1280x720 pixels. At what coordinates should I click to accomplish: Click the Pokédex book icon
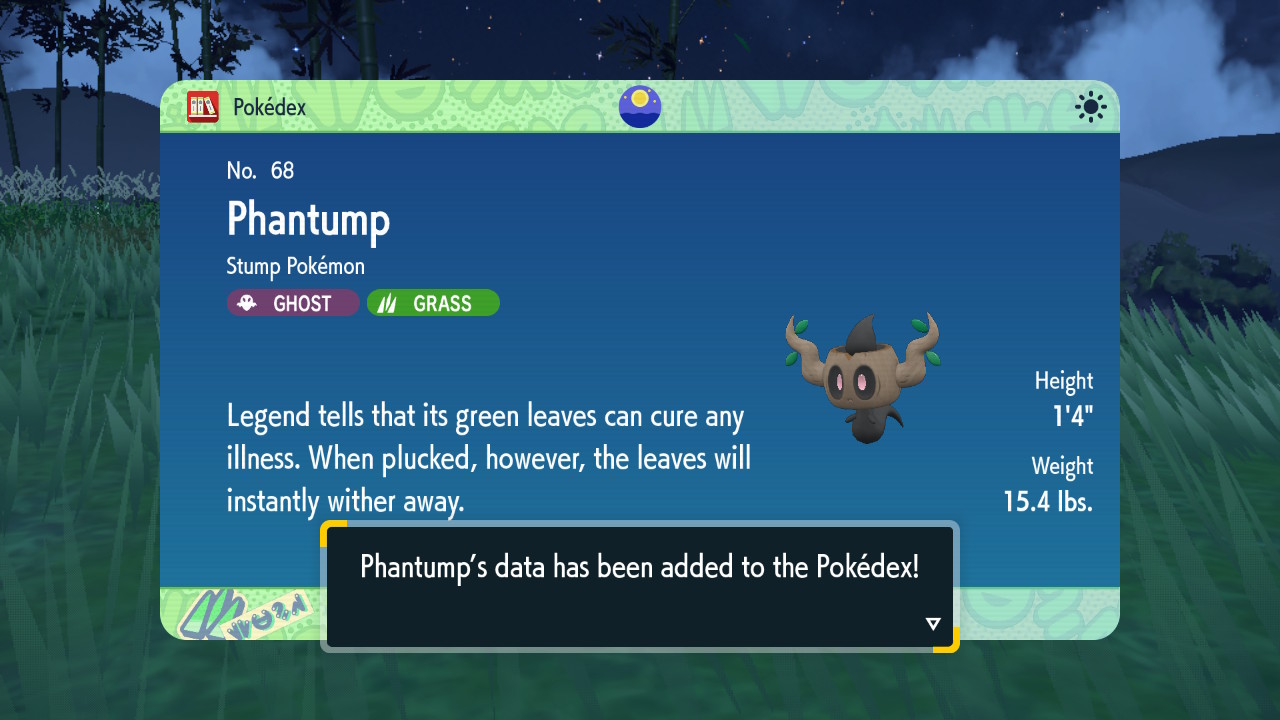(203, 107)
